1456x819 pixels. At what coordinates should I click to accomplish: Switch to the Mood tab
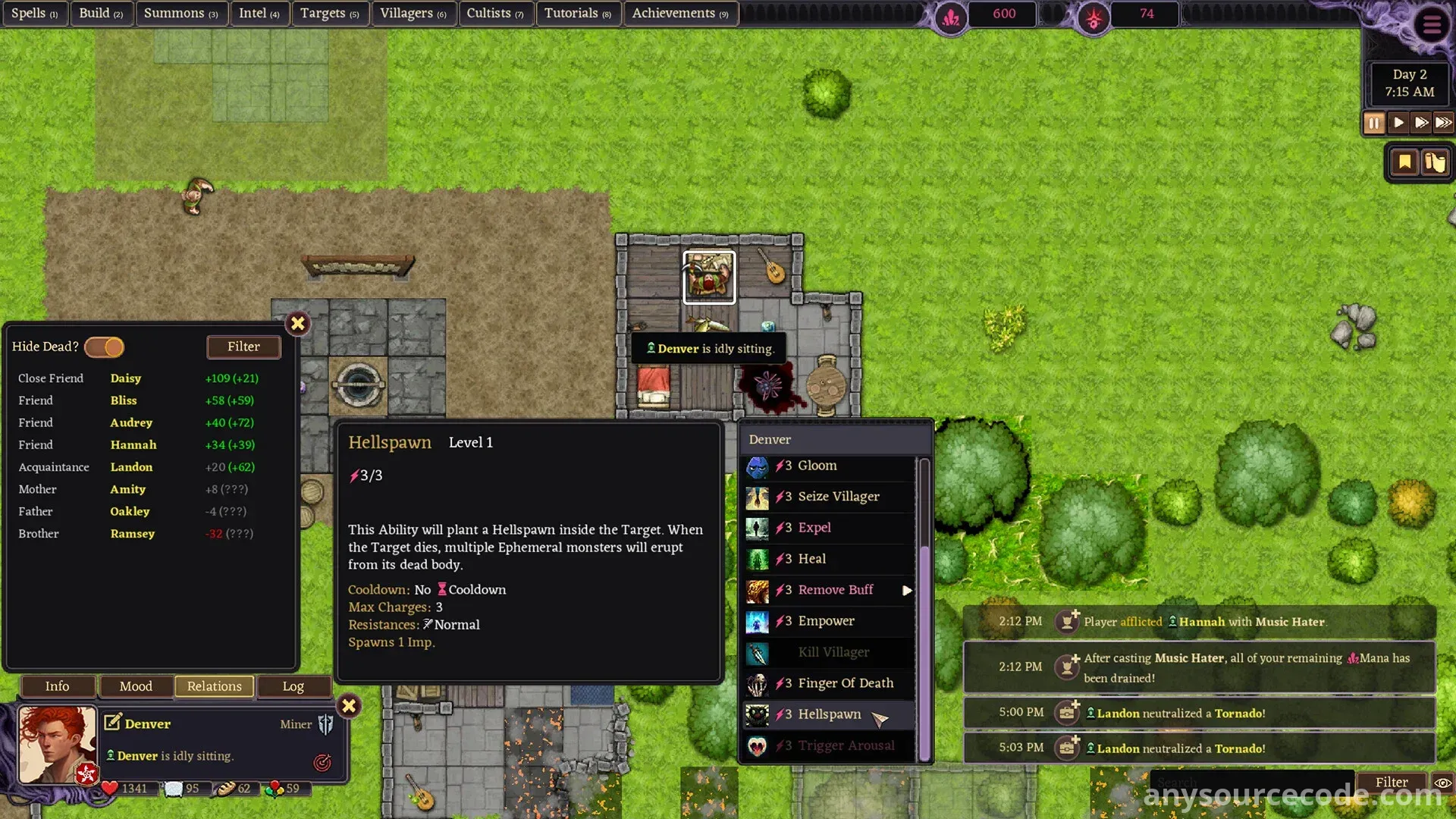tap(136, 686)
